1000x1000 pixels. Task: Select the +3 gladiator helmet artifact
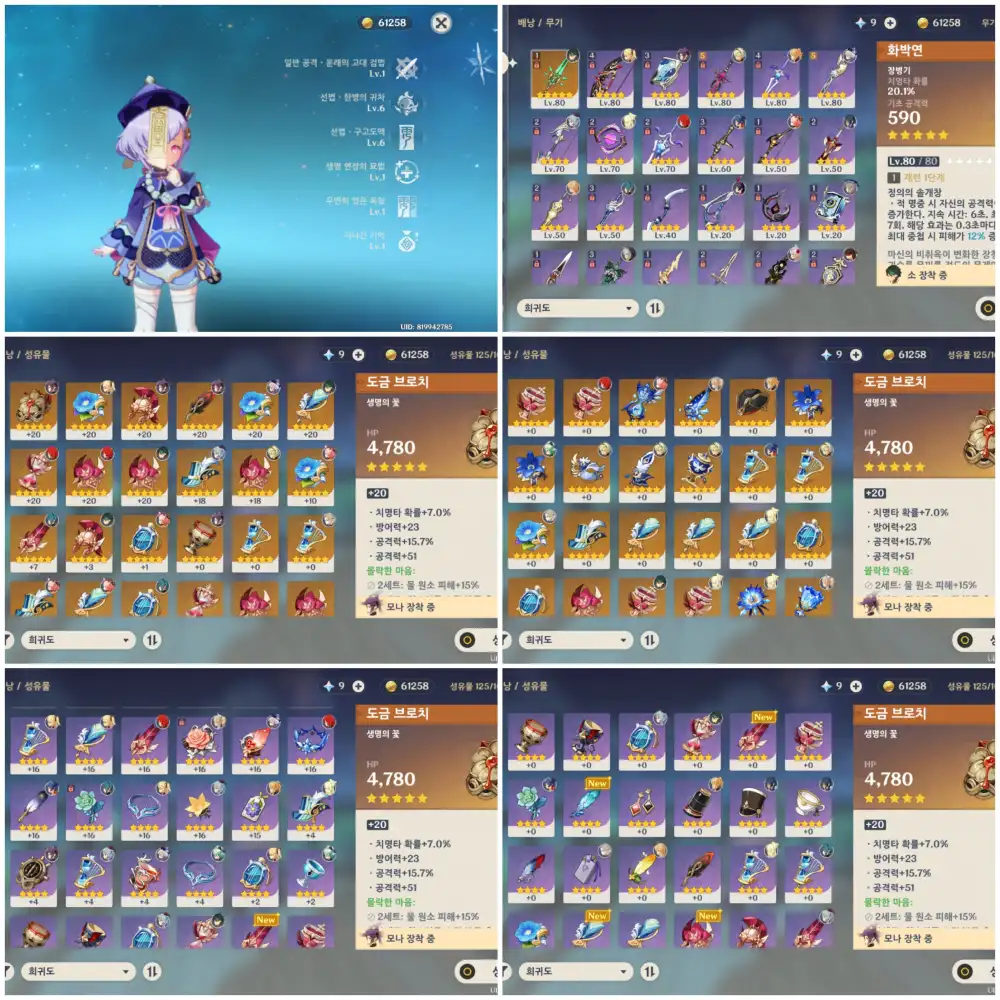[x=88, y=538]
